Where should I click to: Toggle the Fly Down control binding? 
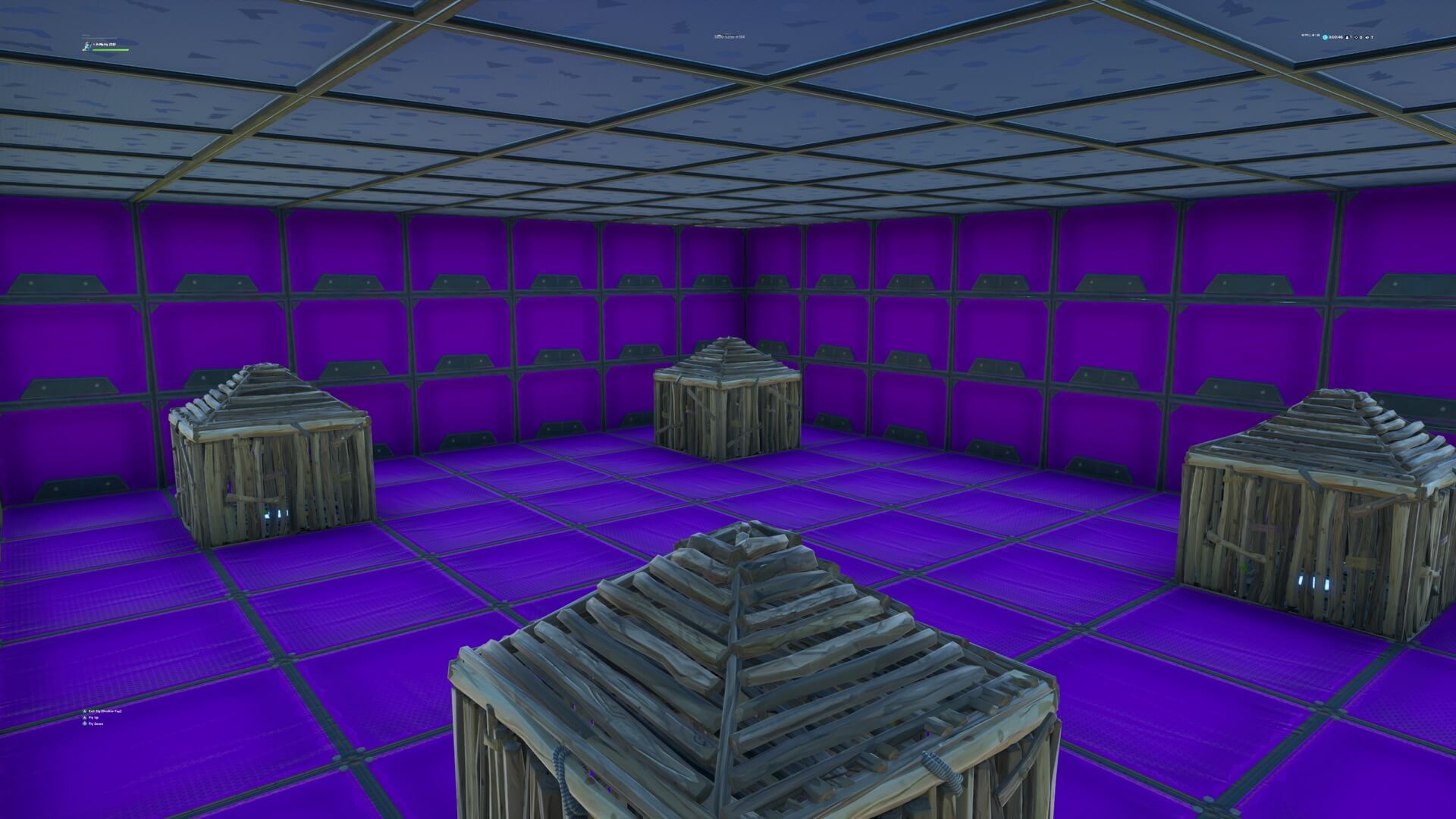pyautogui.click(x=96, y=723)
